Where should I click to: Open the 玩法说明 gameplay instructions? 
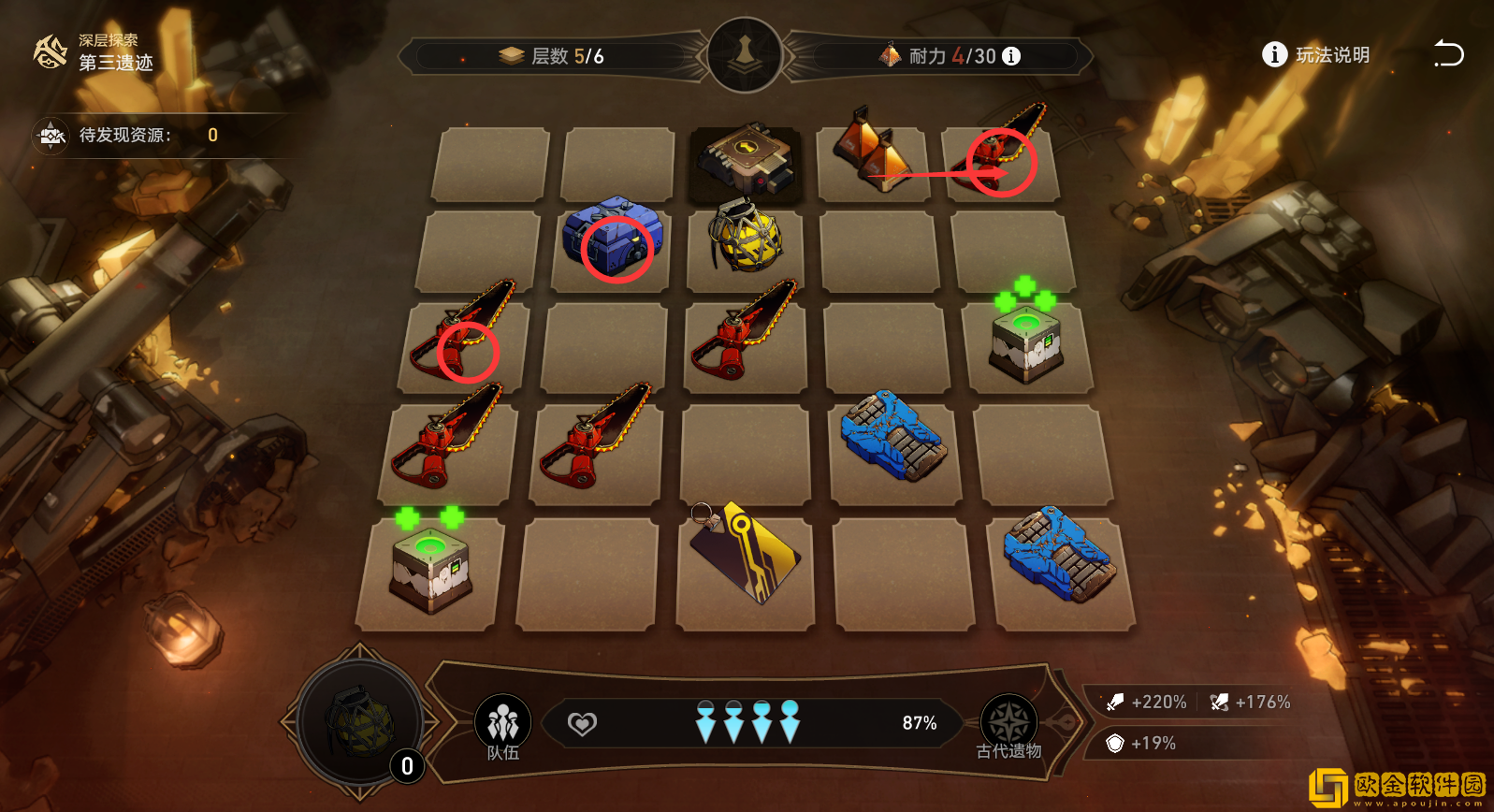pos(1316,55)
